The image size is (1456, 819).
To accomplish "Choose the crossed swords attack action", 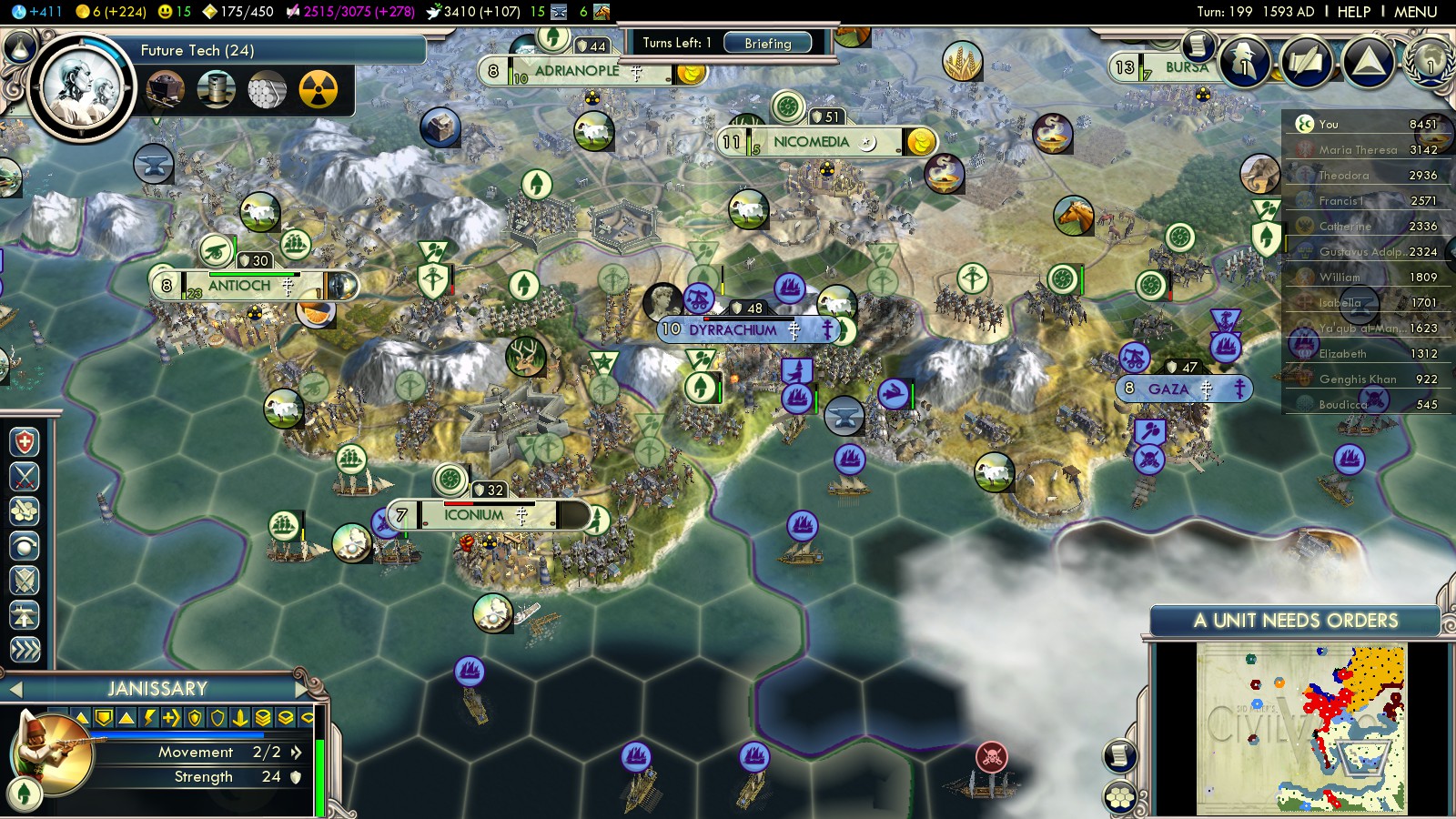I will click(x=25, y=477).
